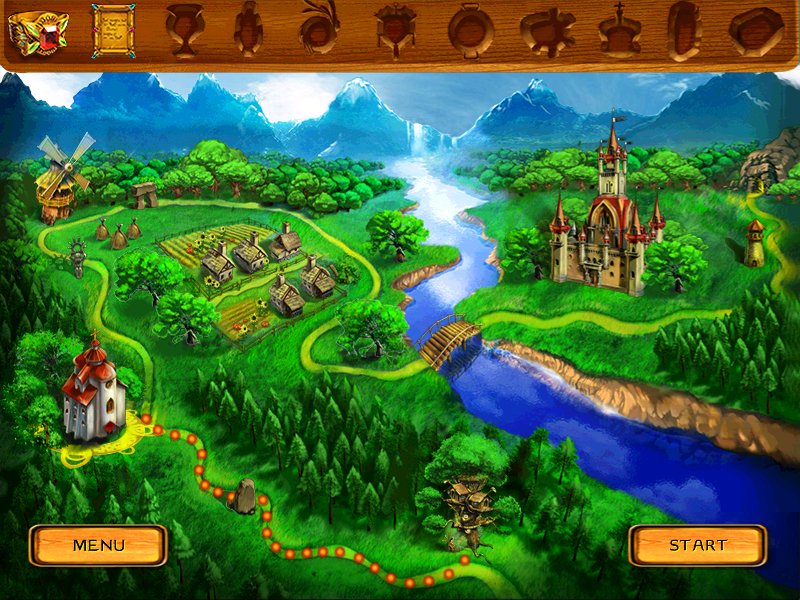The height and width of the screenshot is (600, 800).
Task: Open the MENU button
Action: [98, 545]
